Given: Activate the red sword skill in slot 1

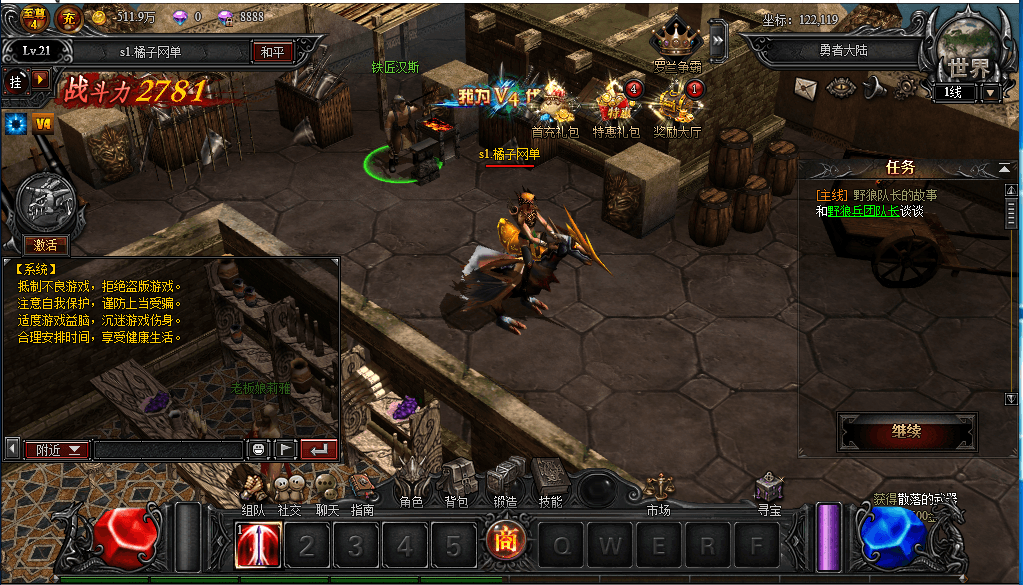Looking at the screenshot, I should (258, 546).
